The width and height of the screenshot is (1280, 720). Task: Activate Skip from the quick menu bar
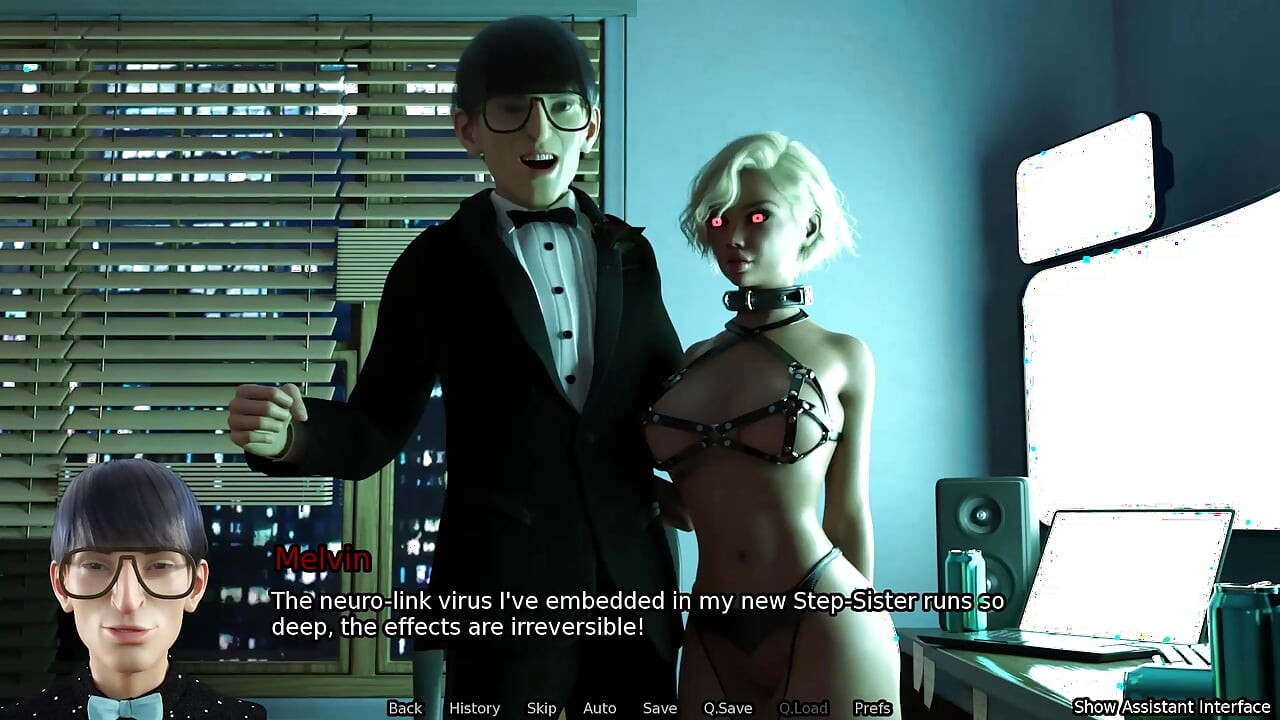click(x=541, y=708)
